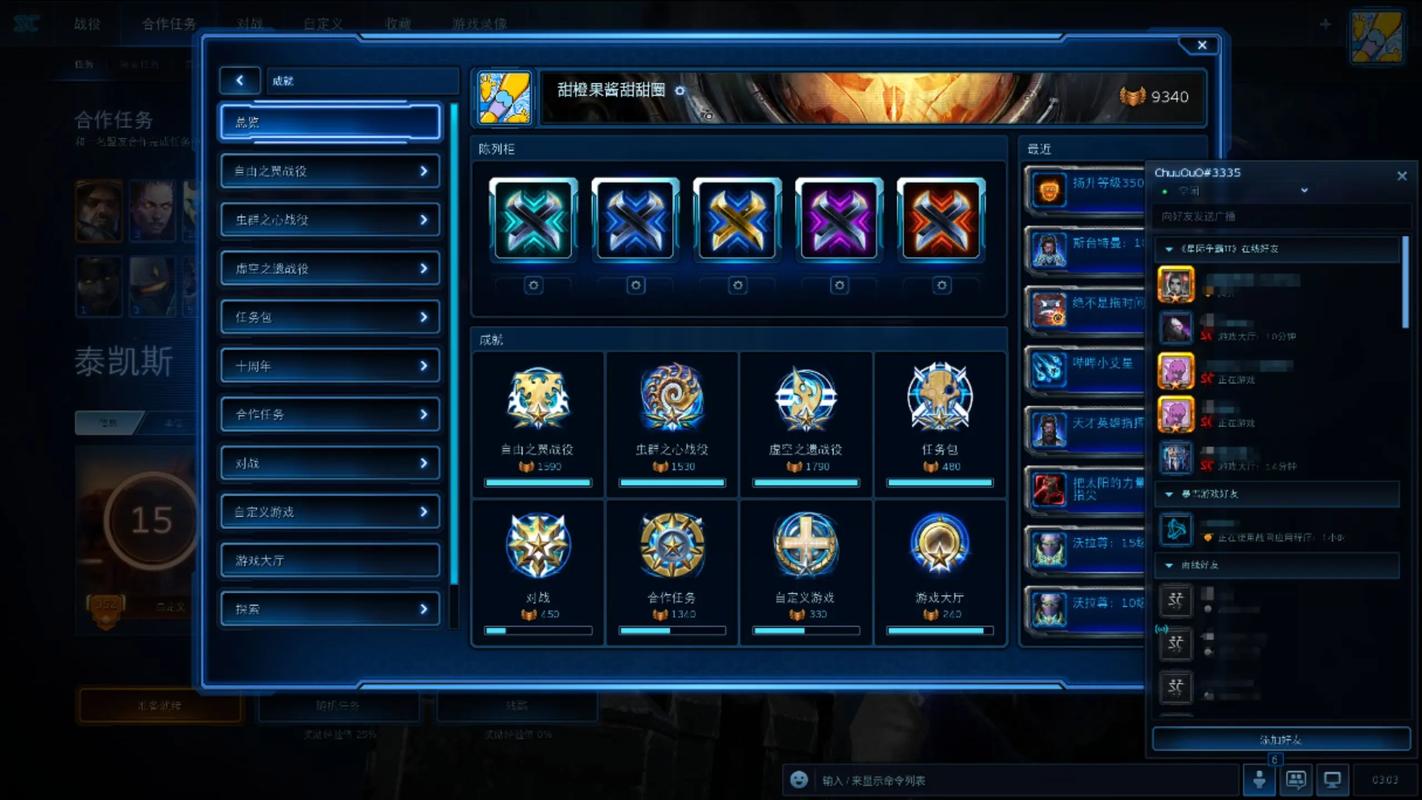Open the 探索 category
The image size is (1422, 800).
(330, 609)
